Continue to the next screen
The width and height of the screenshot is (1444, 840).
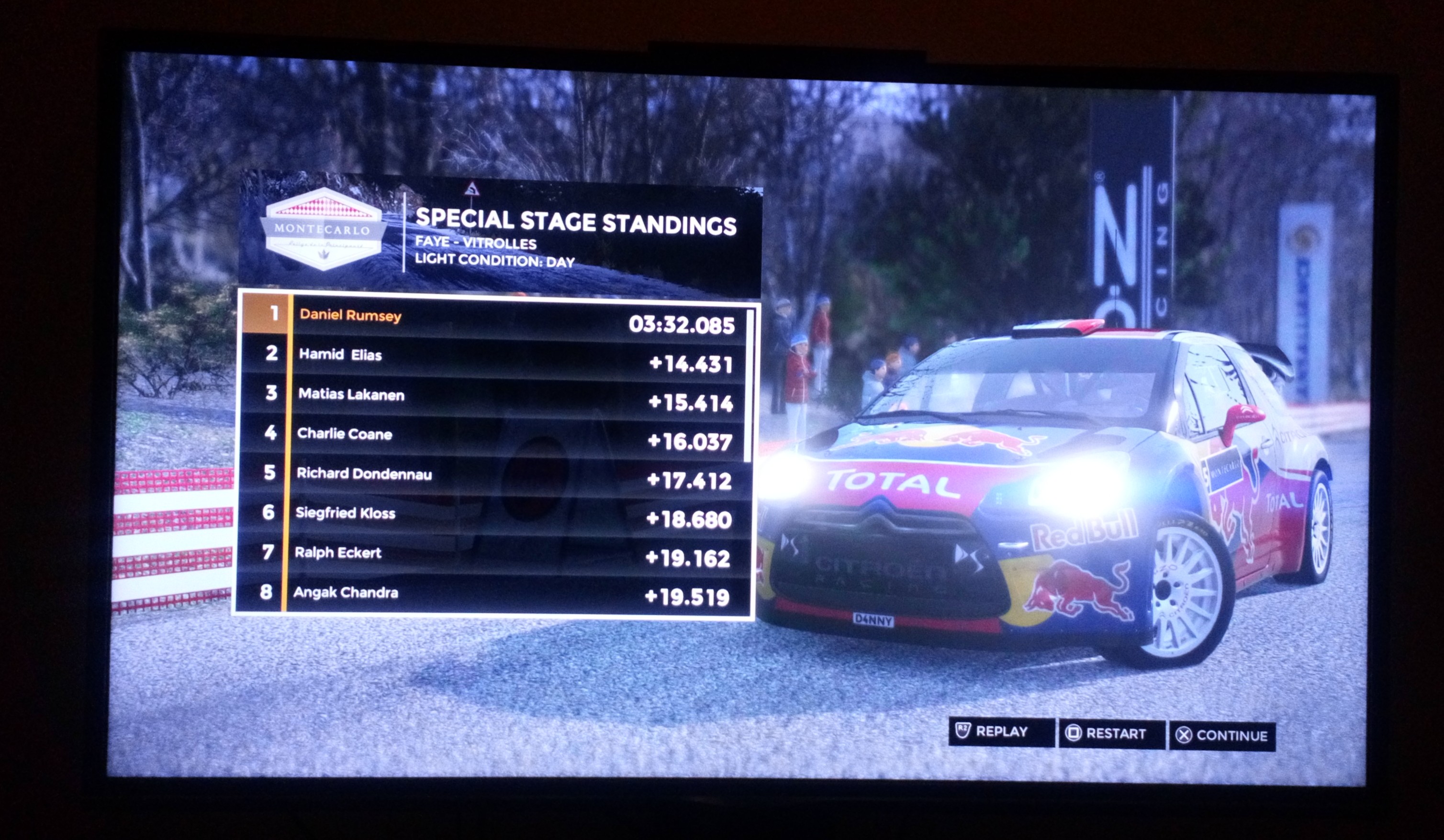pos(1221,736)
